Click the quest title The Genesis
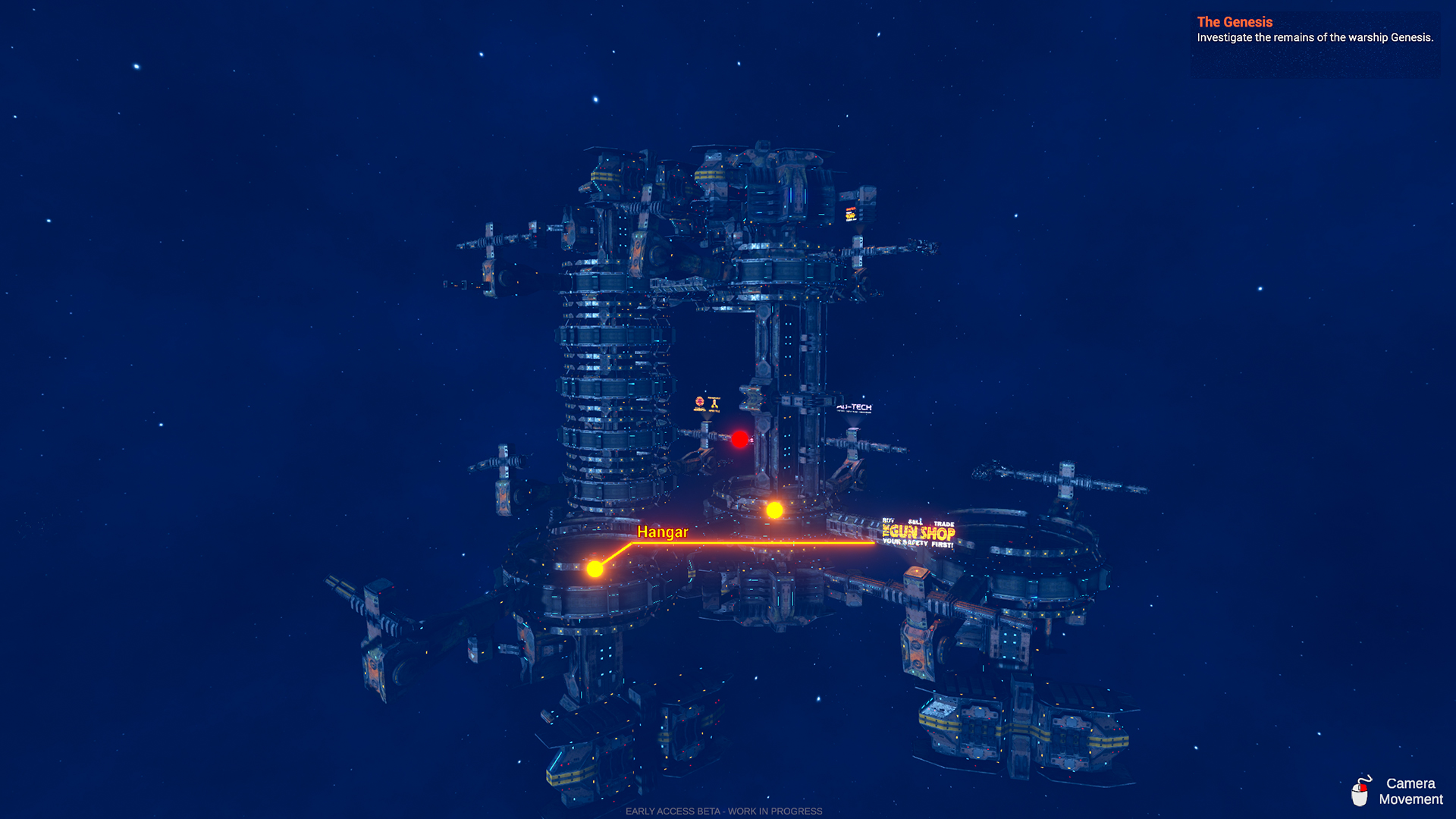This screenshot has width=1456, height=819. click(1234, 22)
